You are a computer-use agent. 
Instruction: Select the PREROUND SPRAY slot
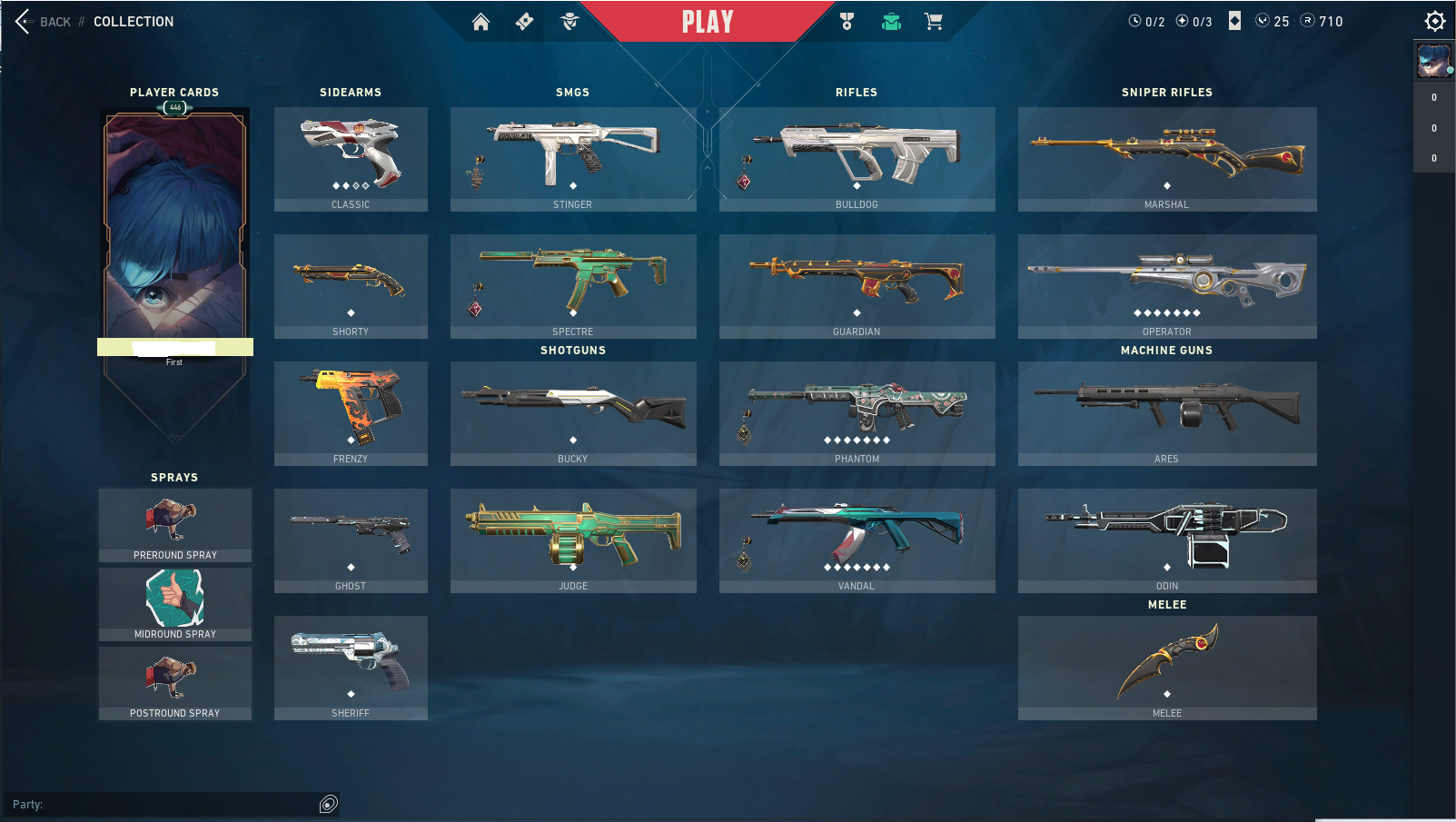point(174,523)
